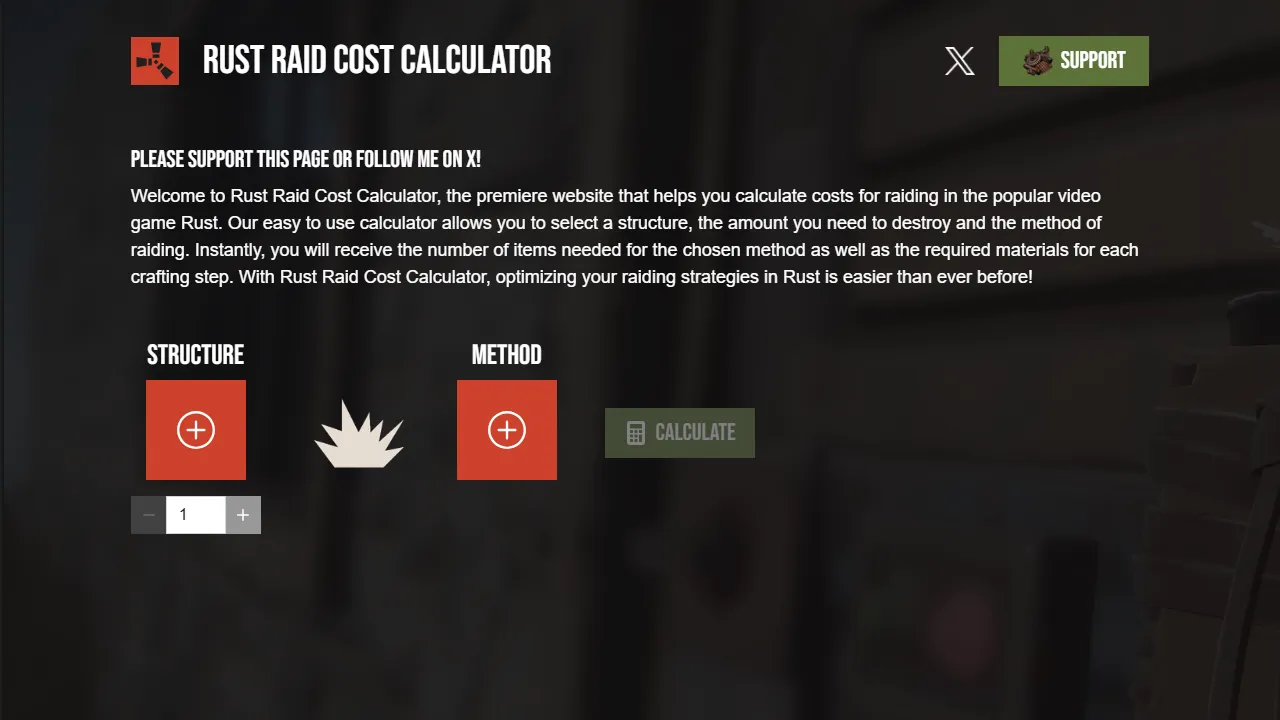Click the circled plus under STRUCTURE
1280x720 pixels.
196,430
